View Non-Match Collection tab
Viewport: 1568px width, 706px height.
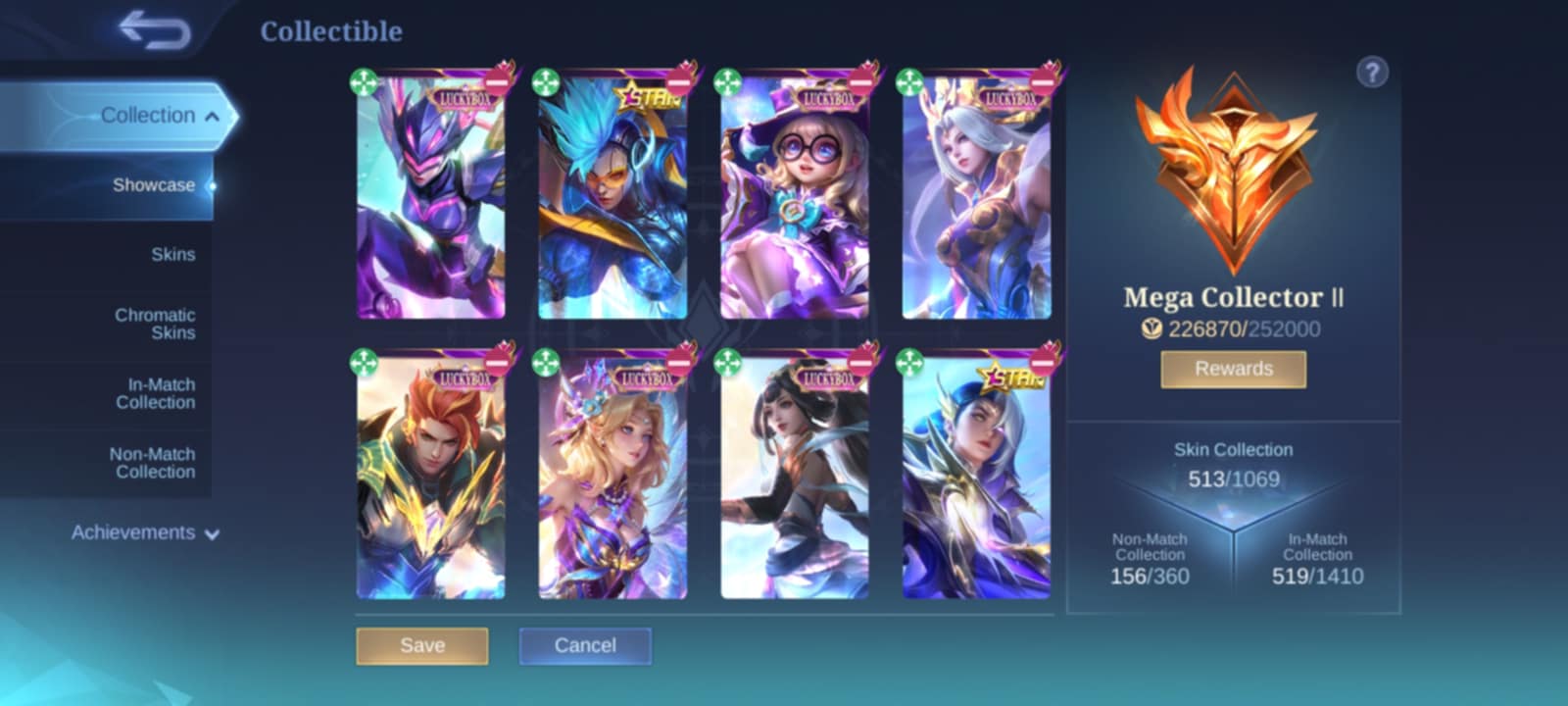click(152, 463)
